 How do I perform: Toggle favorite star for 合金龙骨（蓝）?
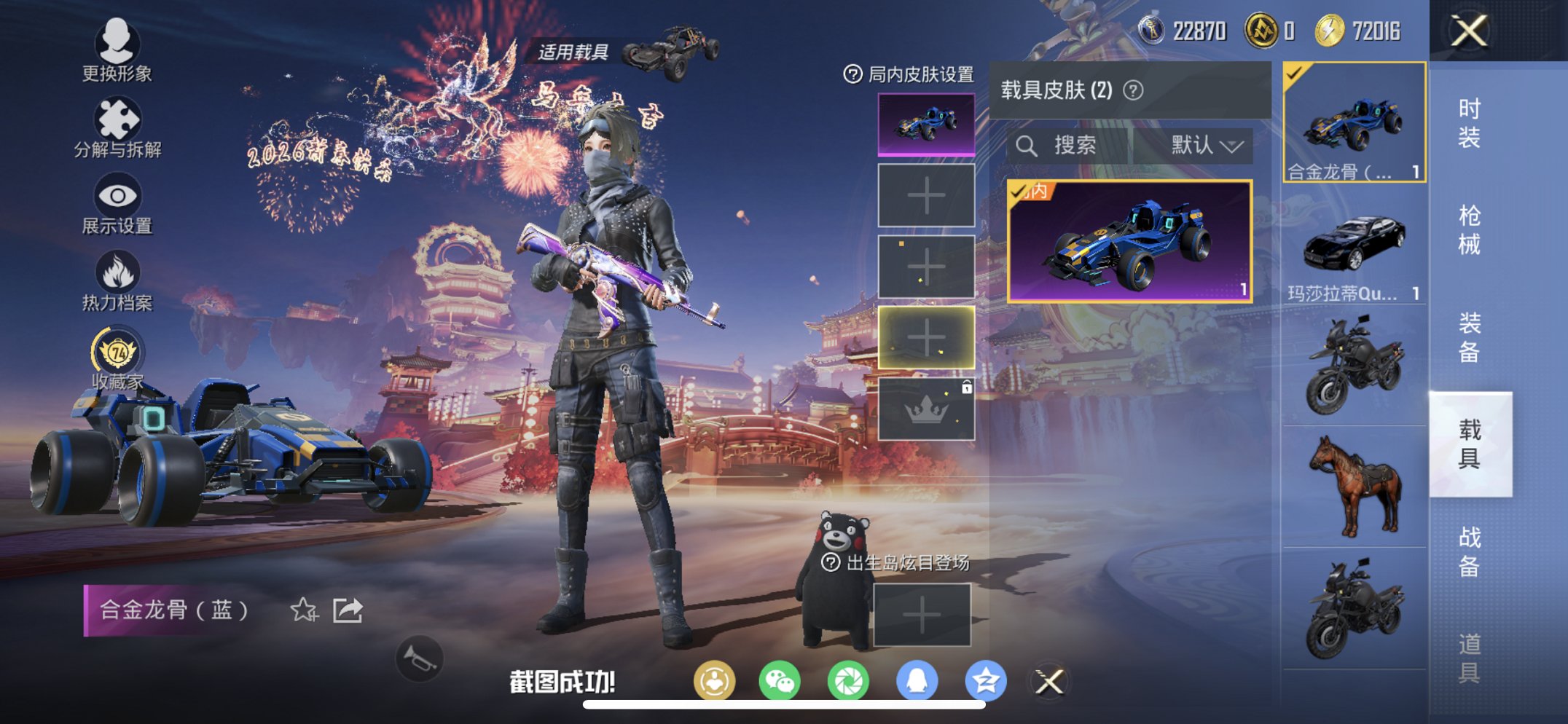point(305,610)
